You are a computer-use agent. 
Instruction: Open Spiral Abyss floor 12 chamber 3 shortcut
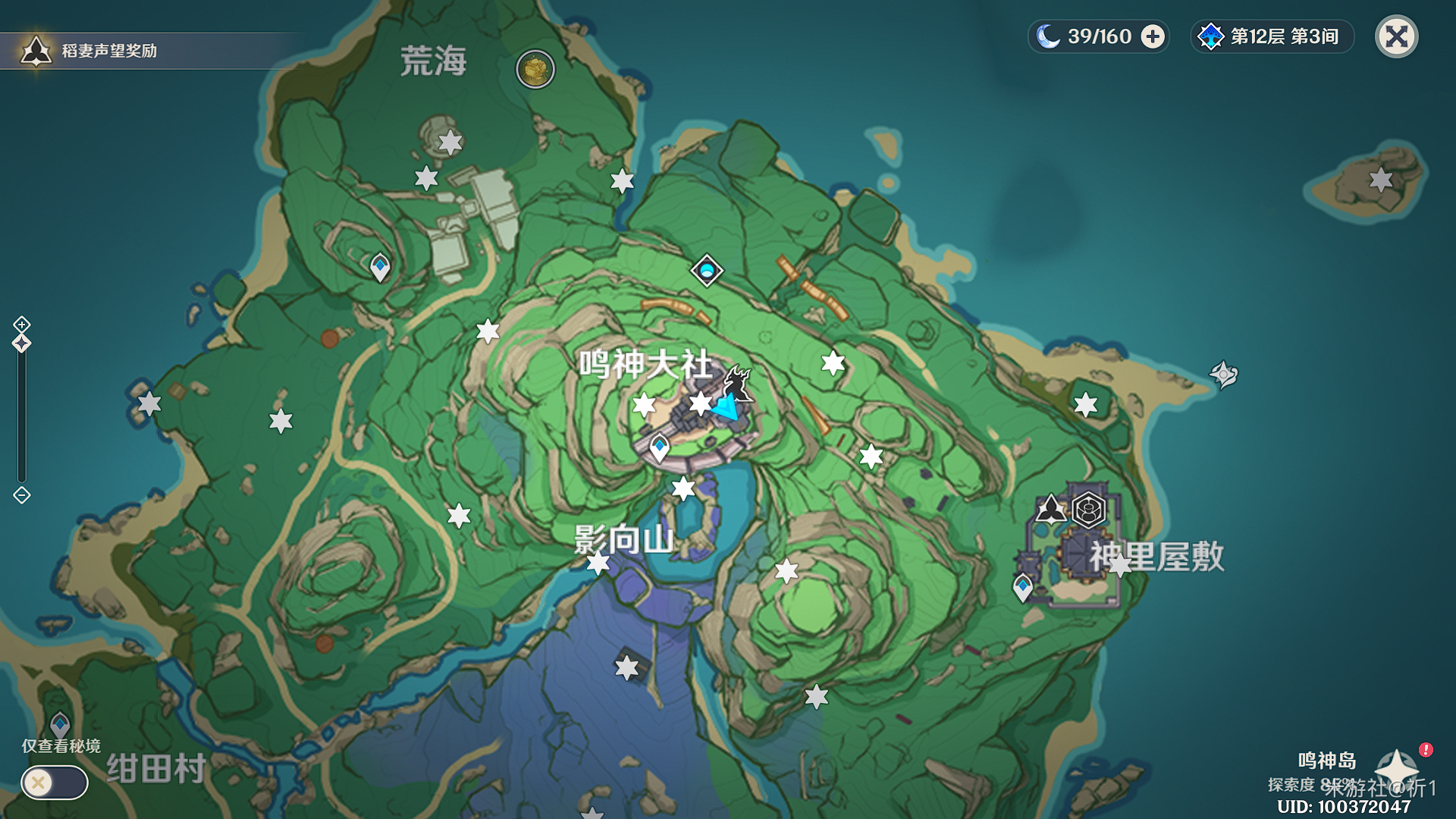coord(1272,36)
